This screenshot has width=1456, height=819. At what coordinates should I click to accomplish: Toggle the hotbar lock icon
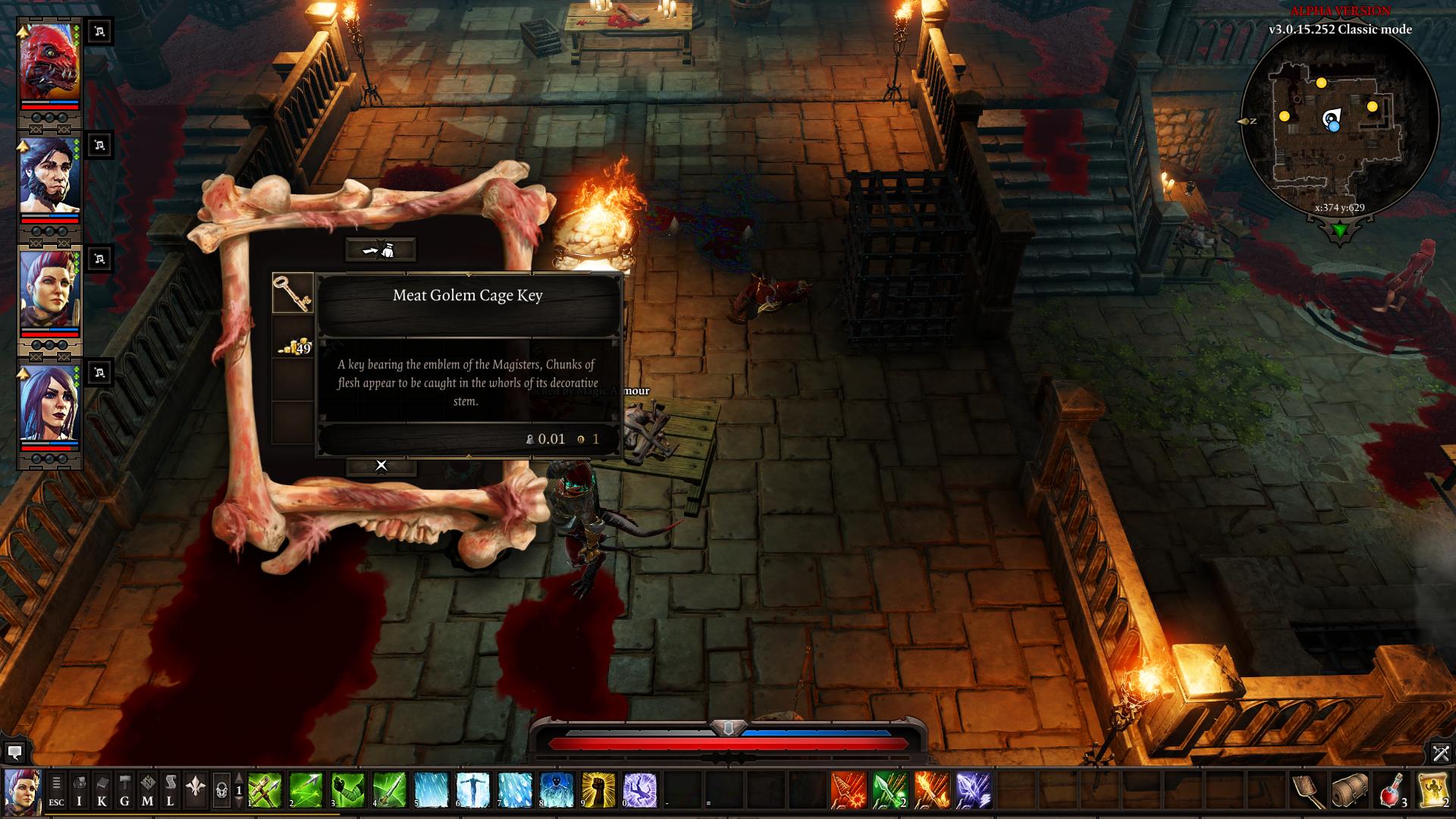221,790
